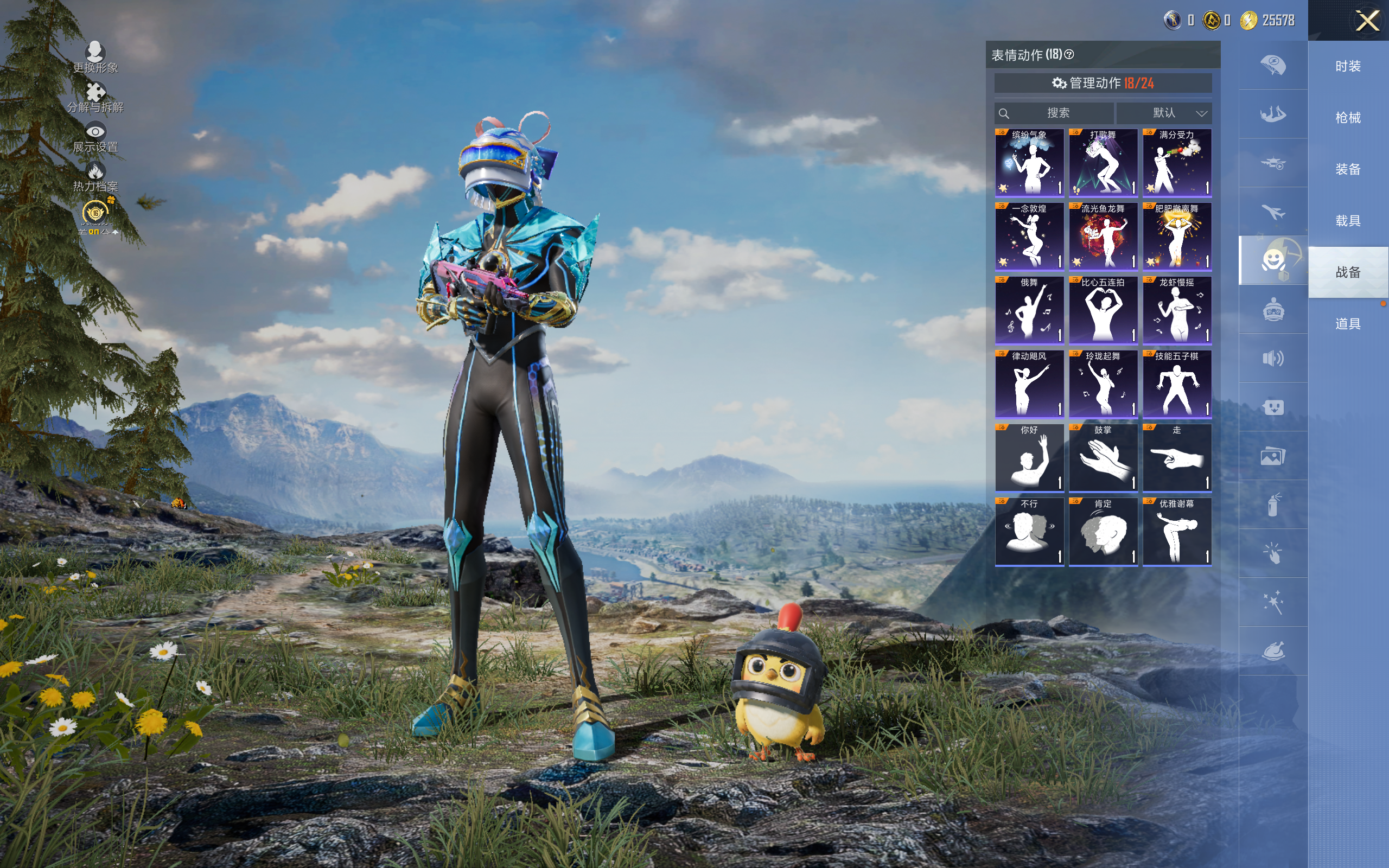1389x868 pixels.
Task: Open the speaker voice category icon
Action: point(1272,359)
